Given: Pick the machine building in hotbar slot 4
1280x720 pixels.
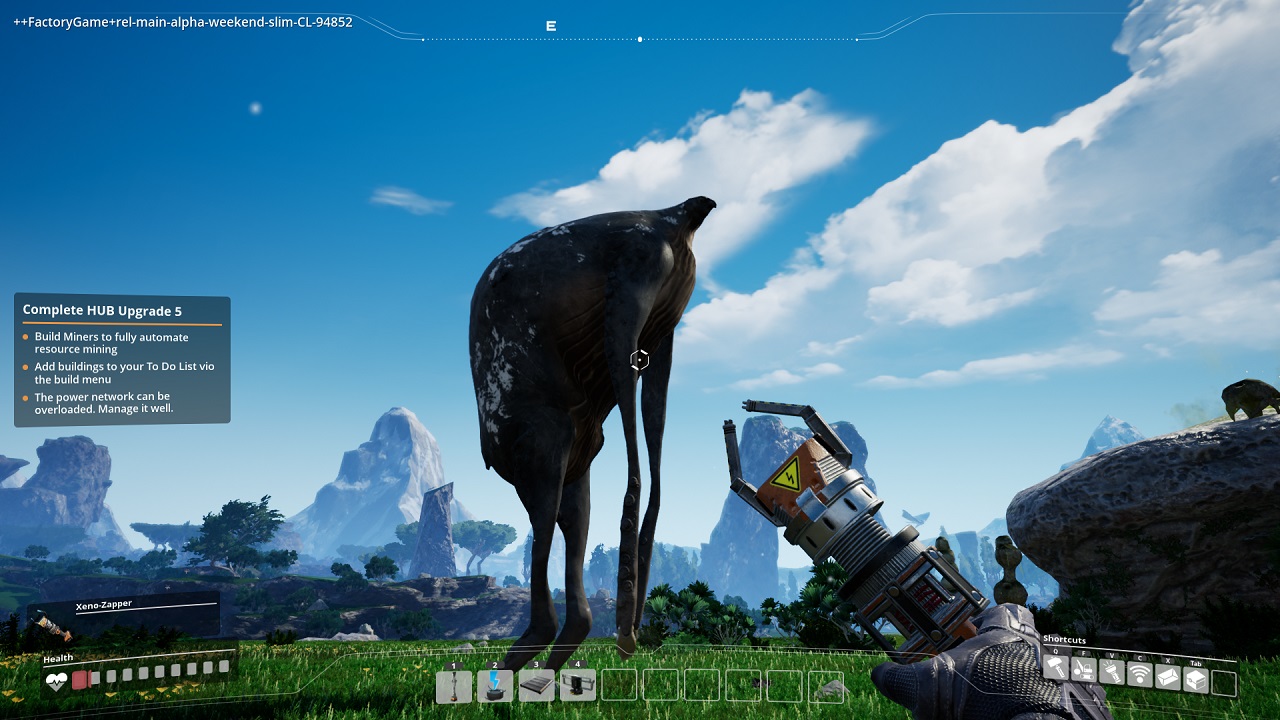Looking at the screenshot, I should (578, 685).
